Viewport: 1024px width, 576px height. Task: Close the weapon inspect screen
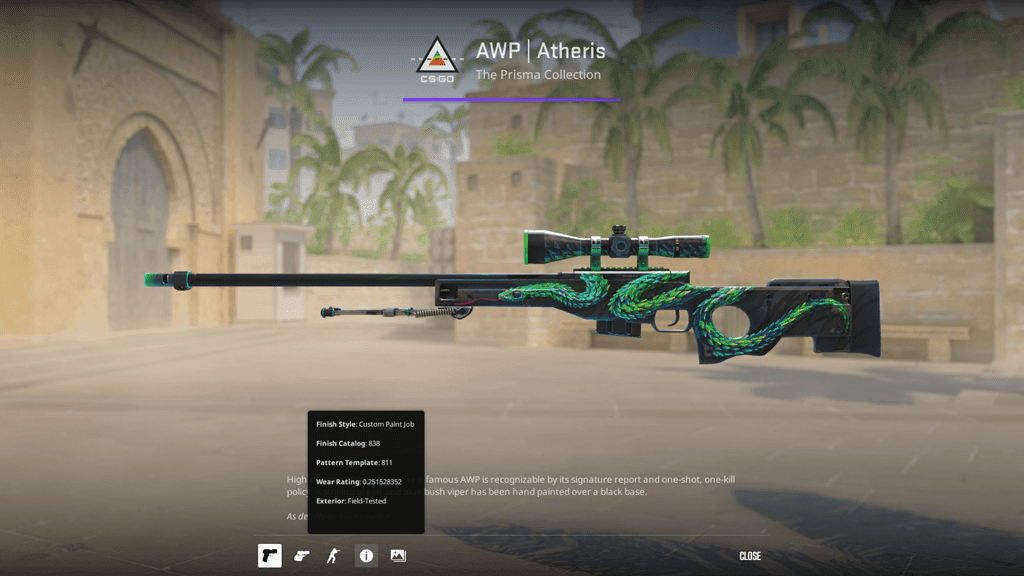(750, 556)
